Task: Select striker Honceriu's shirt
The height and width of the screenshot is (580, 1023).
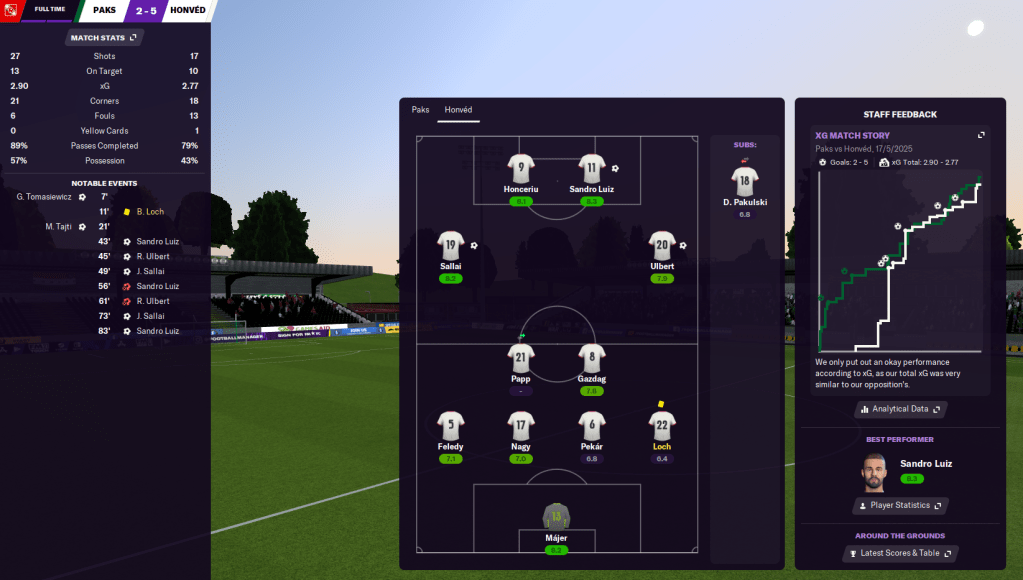Action: (520, 168)
